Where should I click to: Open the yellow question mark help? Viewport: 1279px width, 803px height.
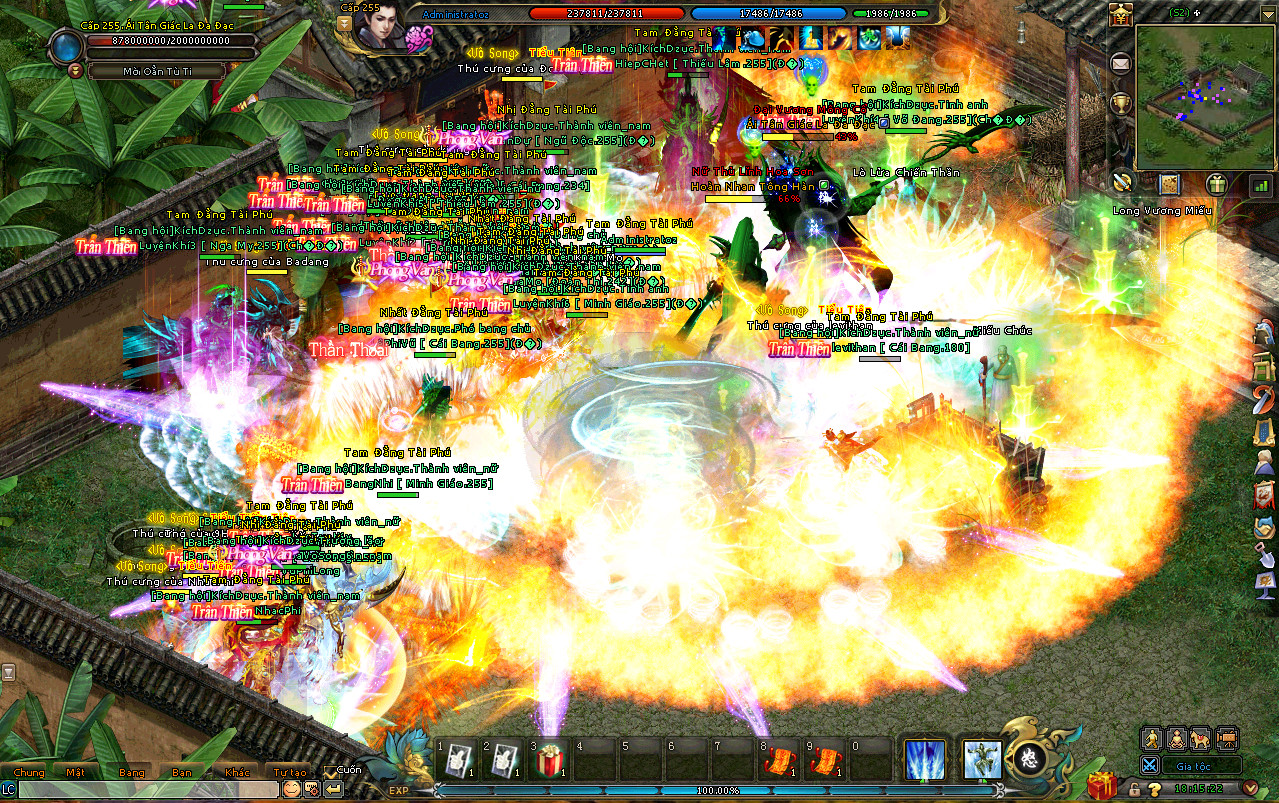tap(1154, 790)
